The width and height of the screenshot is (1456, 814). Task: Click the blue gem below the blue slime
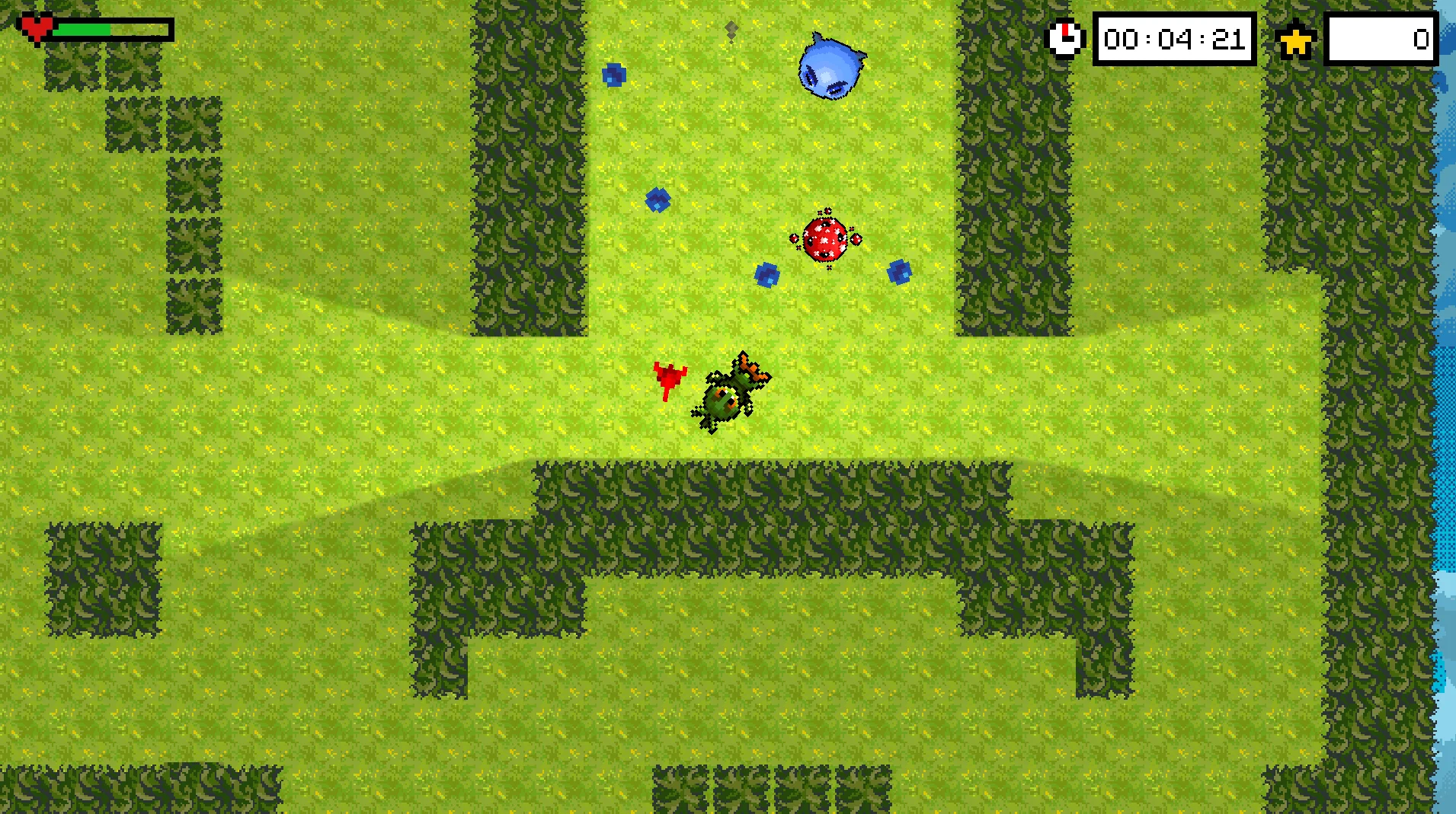657,200
